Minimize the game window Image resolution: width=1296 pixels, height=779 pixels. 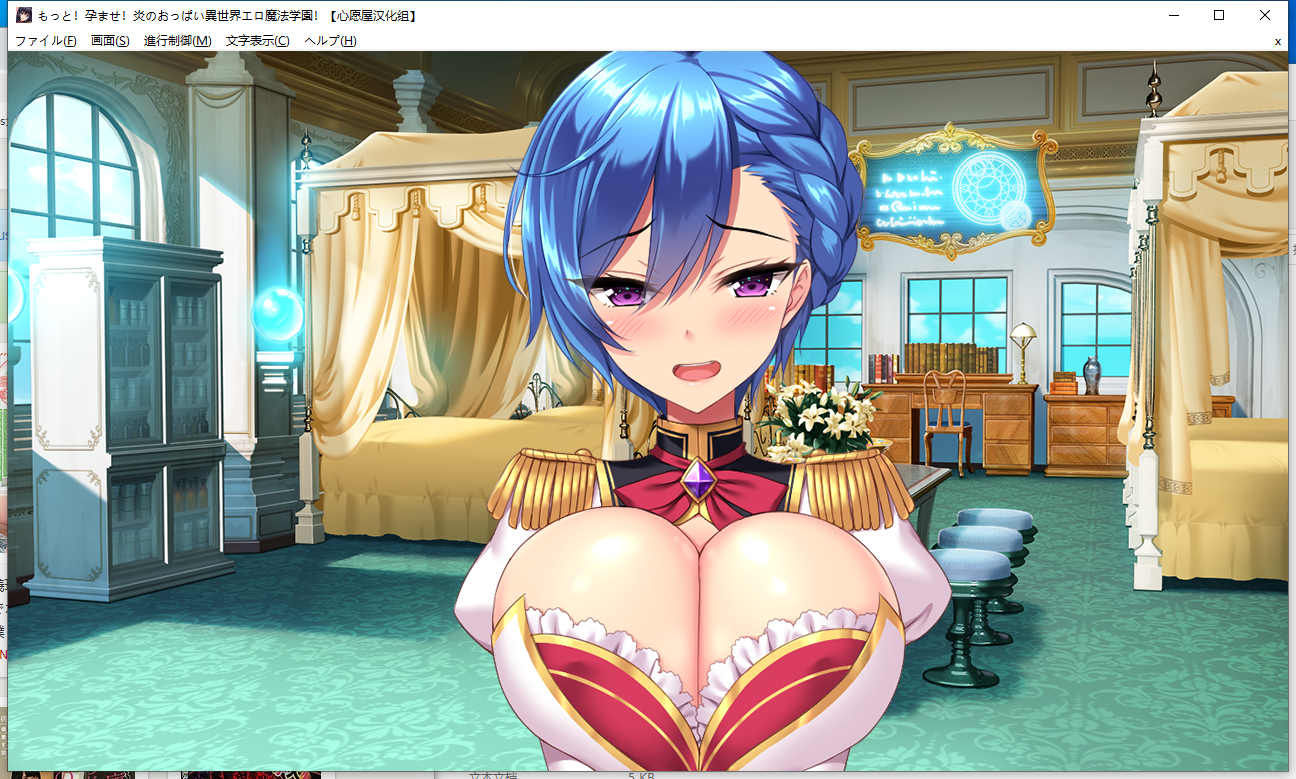pos(1173,15)
